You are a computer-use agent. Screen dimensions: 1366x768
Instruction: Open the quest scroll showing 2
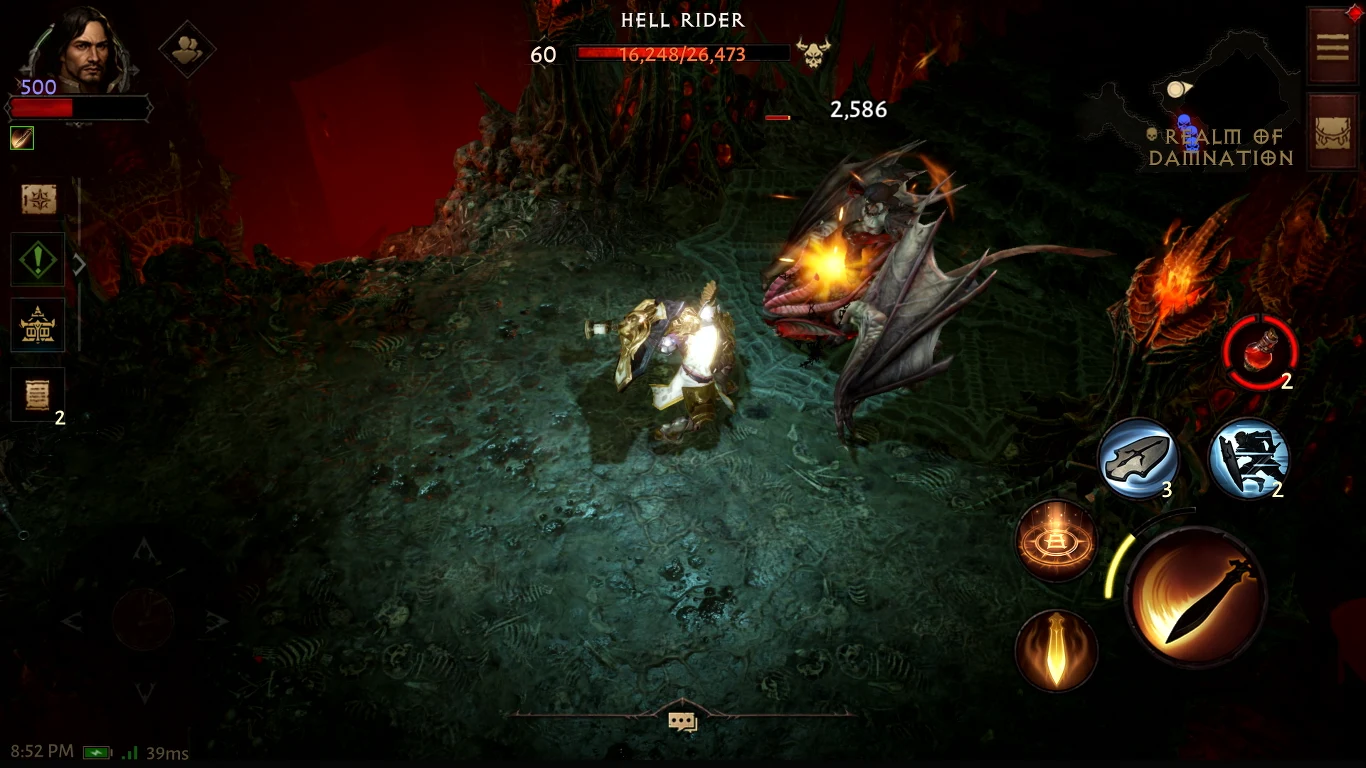click(x=38, y=392)
